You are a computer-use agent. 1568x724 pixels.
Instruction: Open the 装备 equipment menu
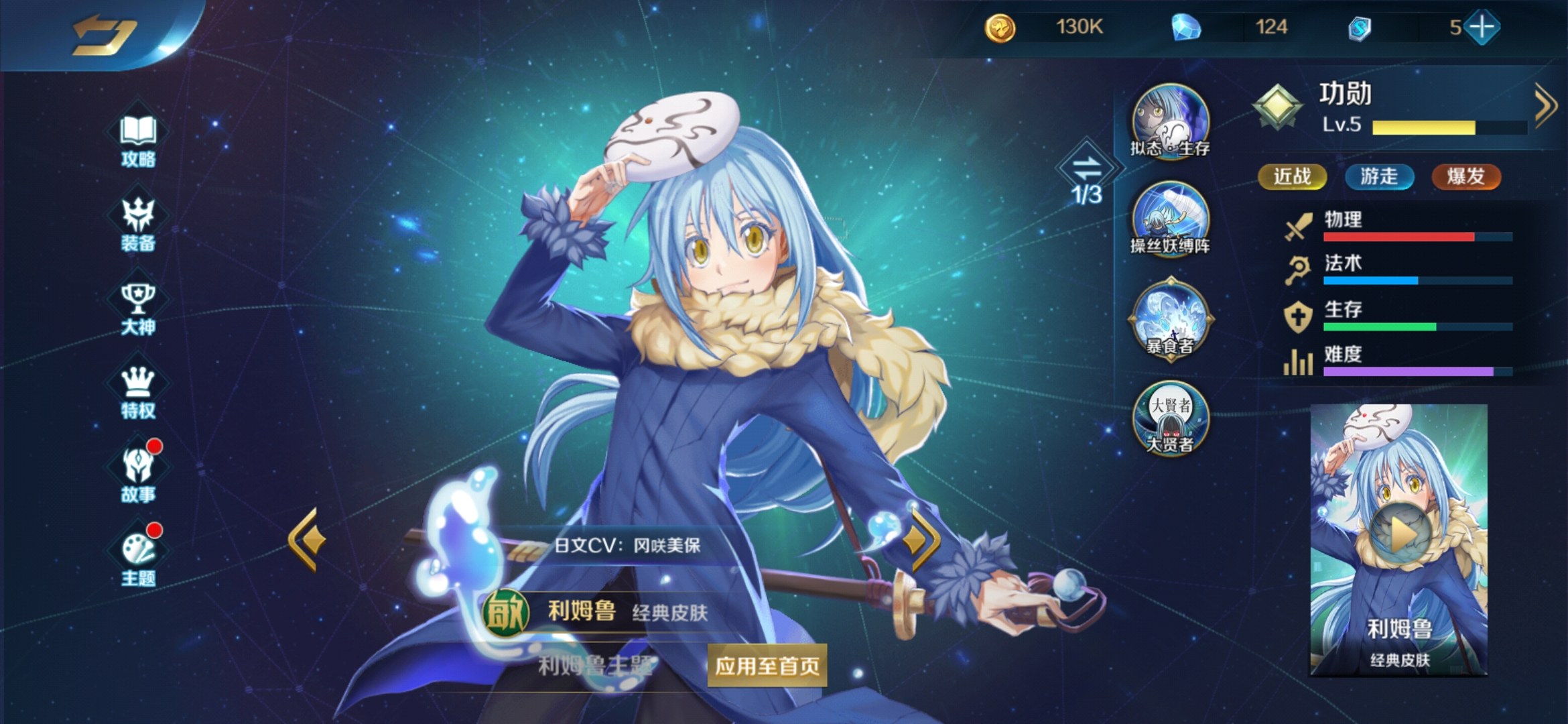pos(138,224)
